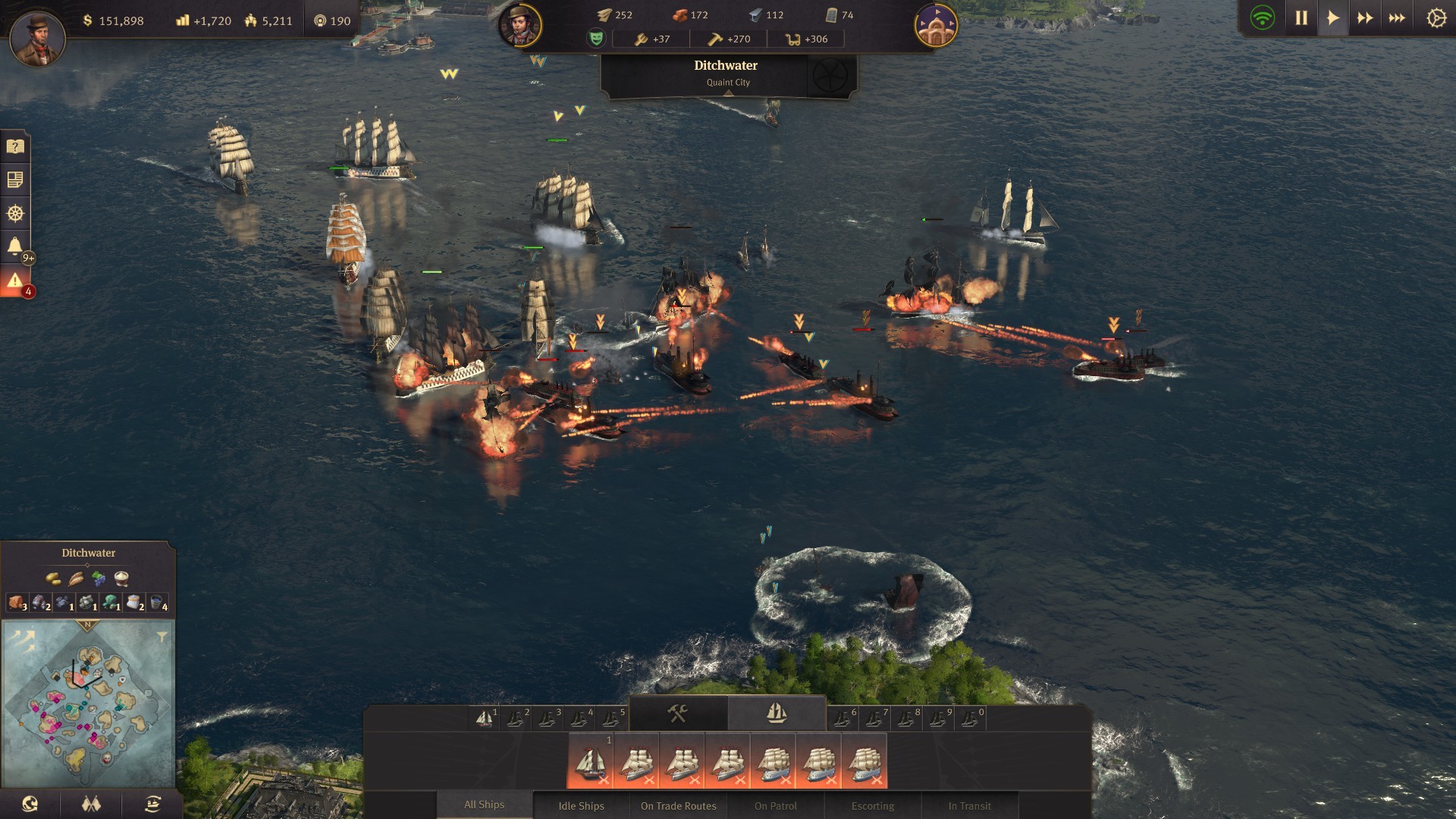
Task: Open the minimap filter funnel
Action: tap(162, 637)
